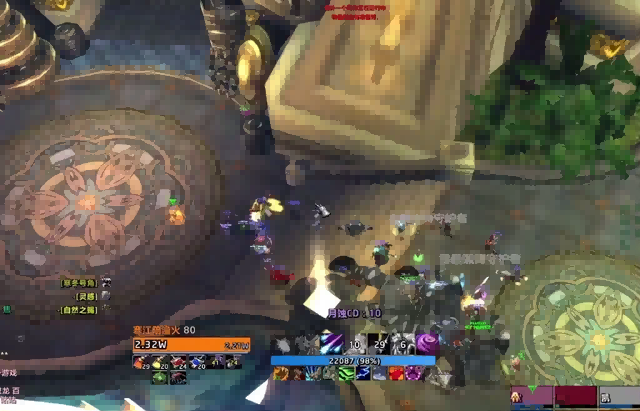Trigger the blue lightning ability icon
This screenshot has width=640, height=411.
coord(363,373)
